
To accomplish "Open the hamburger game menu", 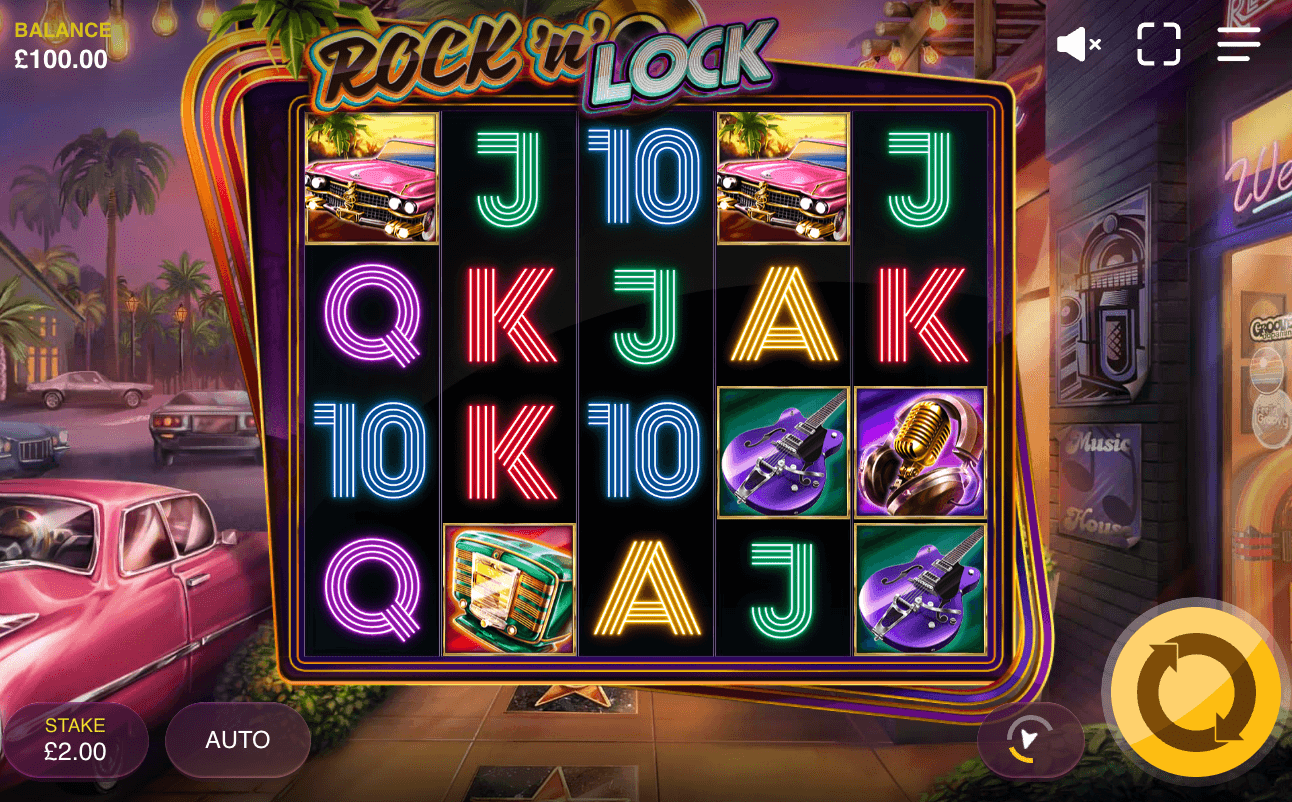I will [x=1238, y=44].
